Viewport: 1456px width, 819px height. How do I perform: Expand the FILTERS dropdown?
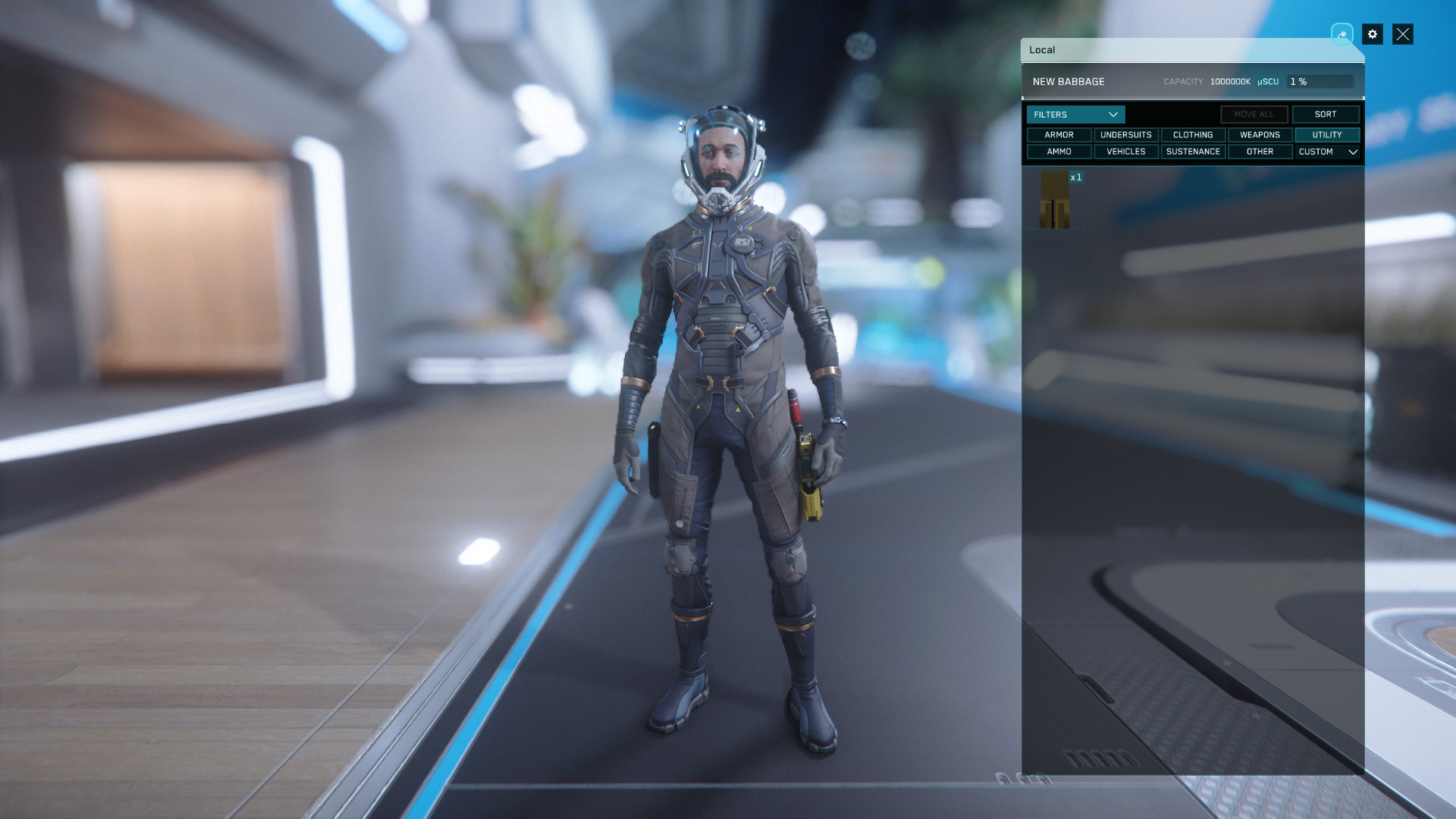coord(1075,115)
